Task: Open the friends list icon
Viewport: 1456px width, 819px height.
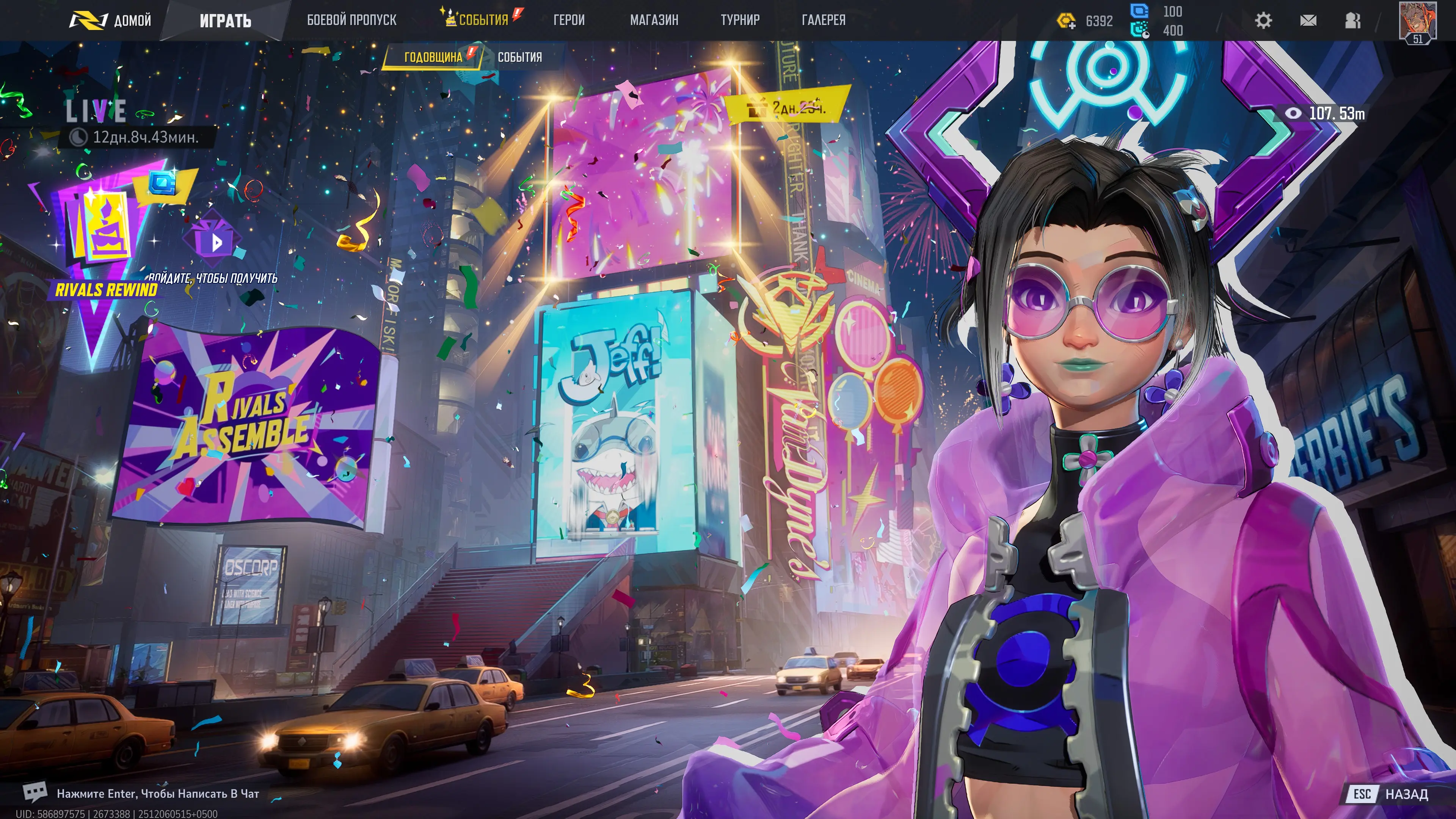Action: 1352,21
